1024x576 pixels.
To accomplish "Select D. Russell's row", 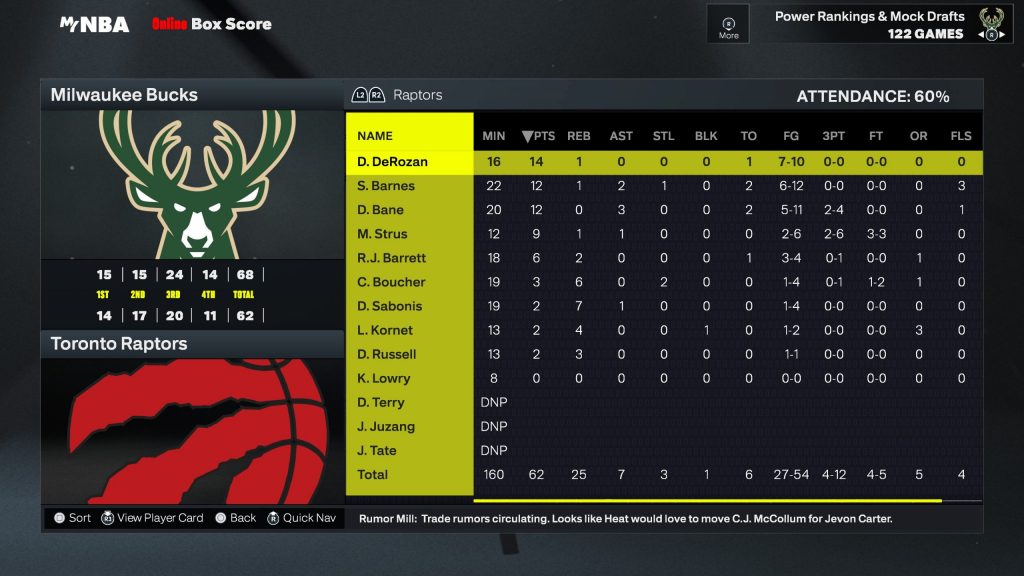I will click(x=386, y=354).
